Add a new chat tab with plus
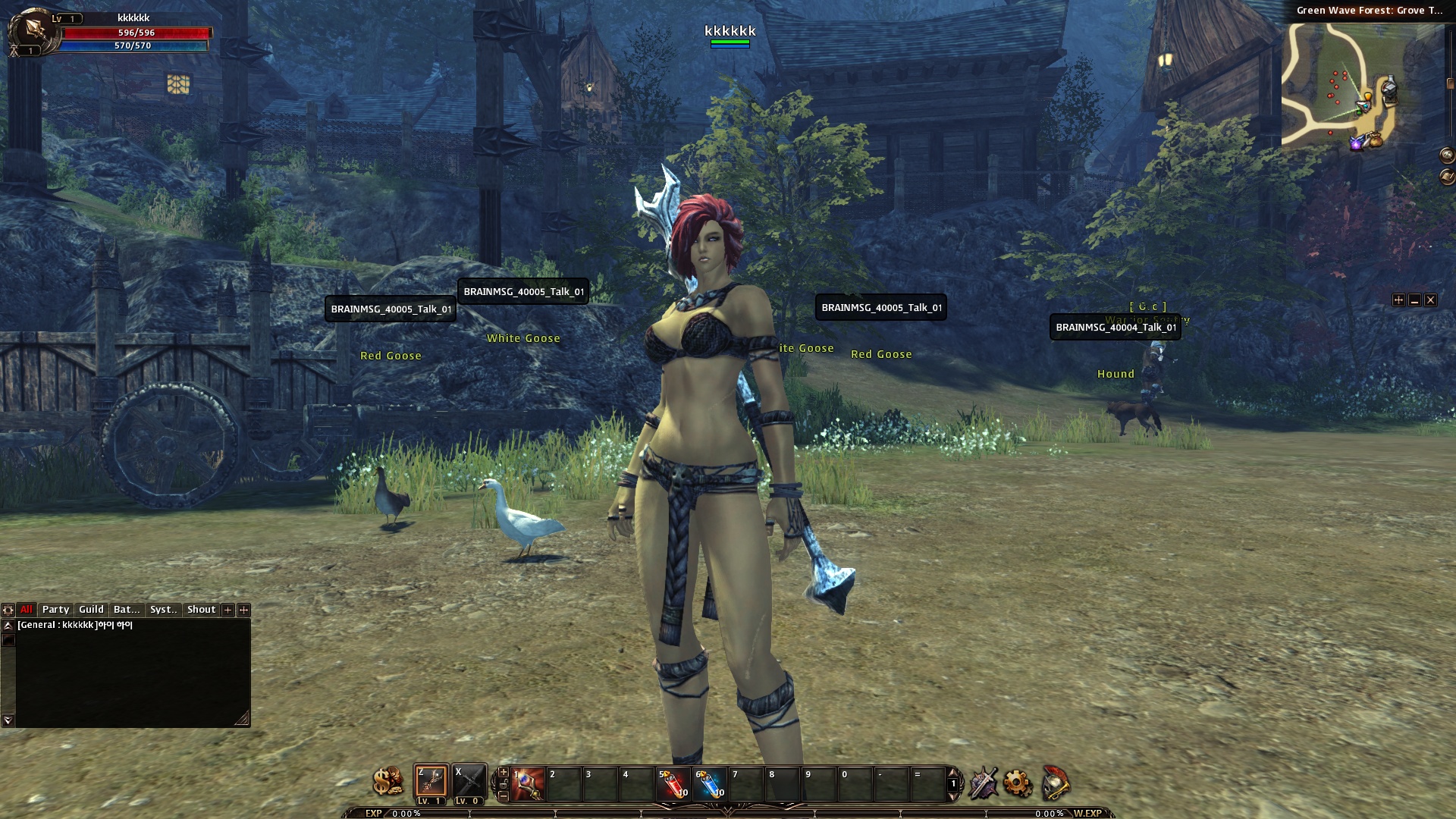This screenshot has height=819, width=1456. [227, 610]
